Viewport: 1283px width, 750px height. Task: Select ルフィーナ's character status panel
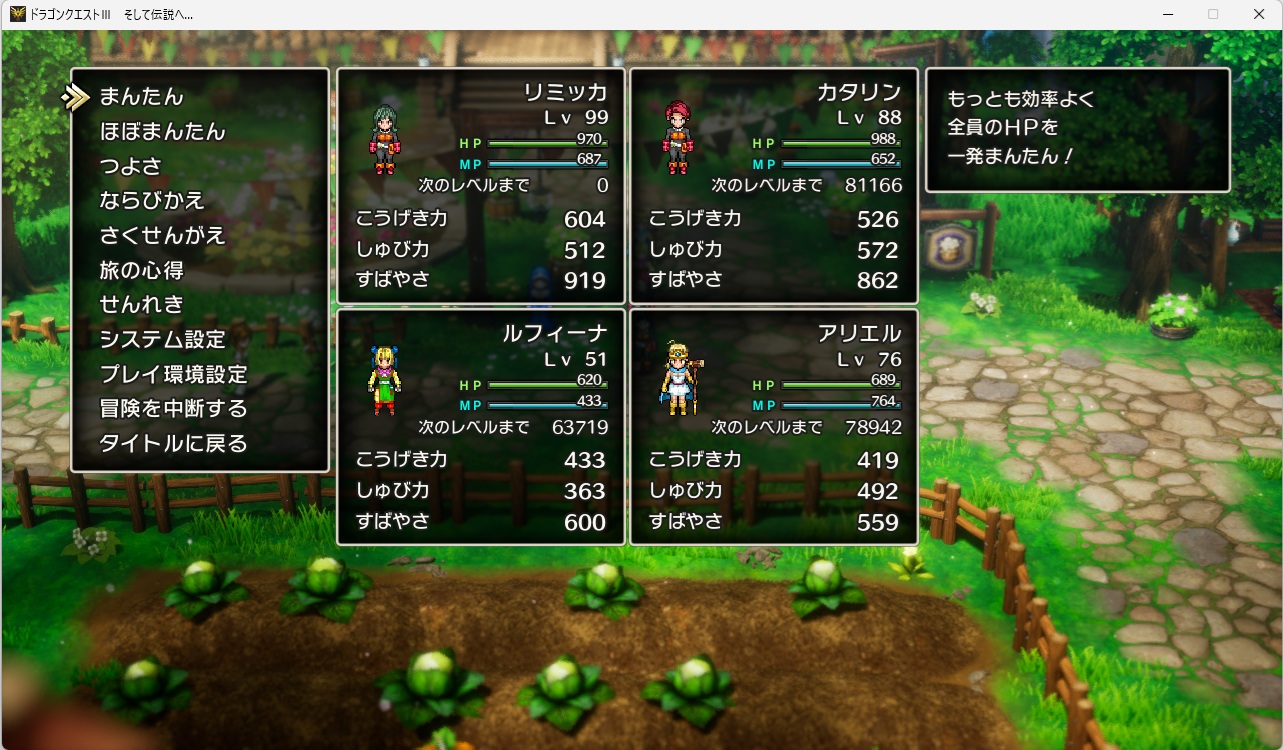(481, 427)
